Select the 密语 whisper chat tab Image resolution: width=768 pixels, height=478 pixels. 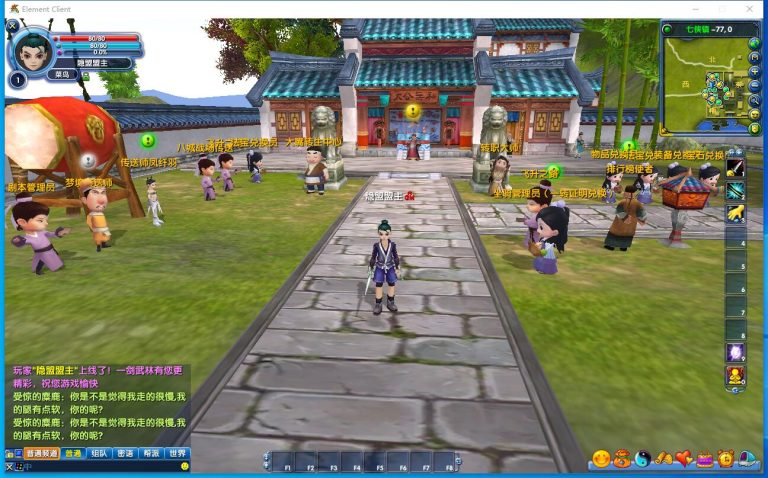click(125, 453)
